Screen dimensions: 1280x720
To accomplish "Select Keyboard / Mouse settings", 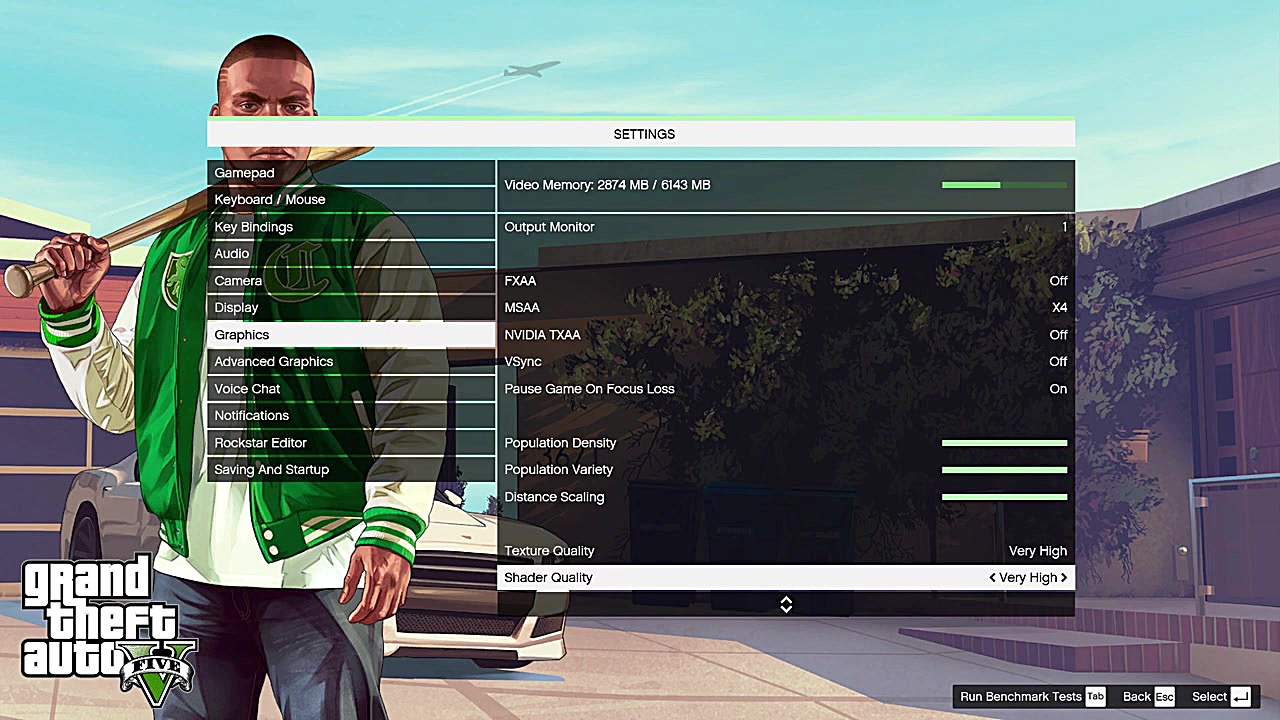I will (350, 200).
